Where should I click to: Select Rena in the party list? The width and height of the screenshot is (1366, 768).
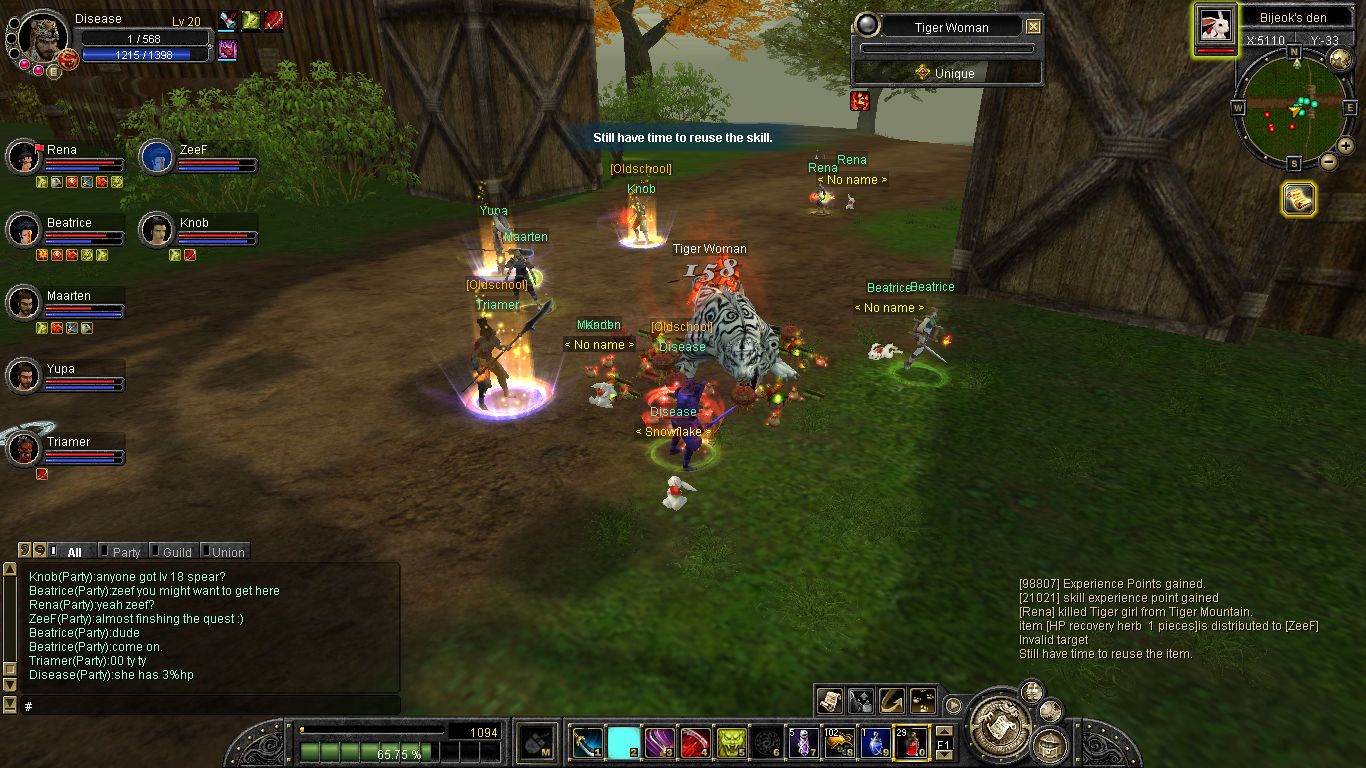24,157
